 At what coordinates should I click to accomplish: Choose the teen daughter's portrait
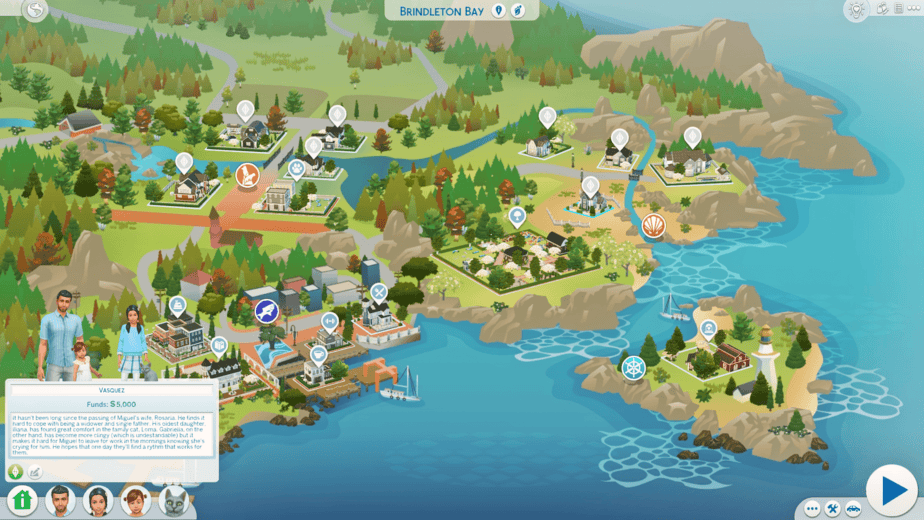98,500
